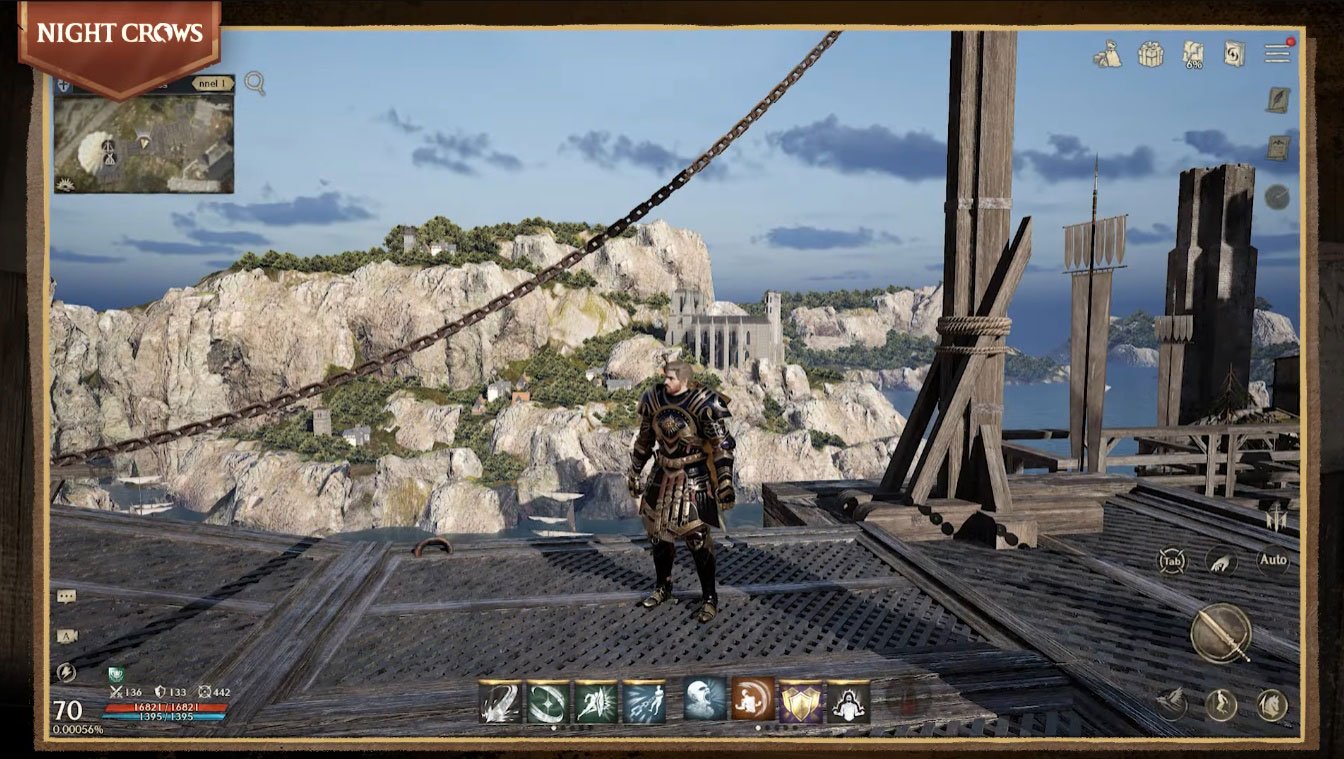Open the inventory bag showing 6%

tap(1193, 54)
